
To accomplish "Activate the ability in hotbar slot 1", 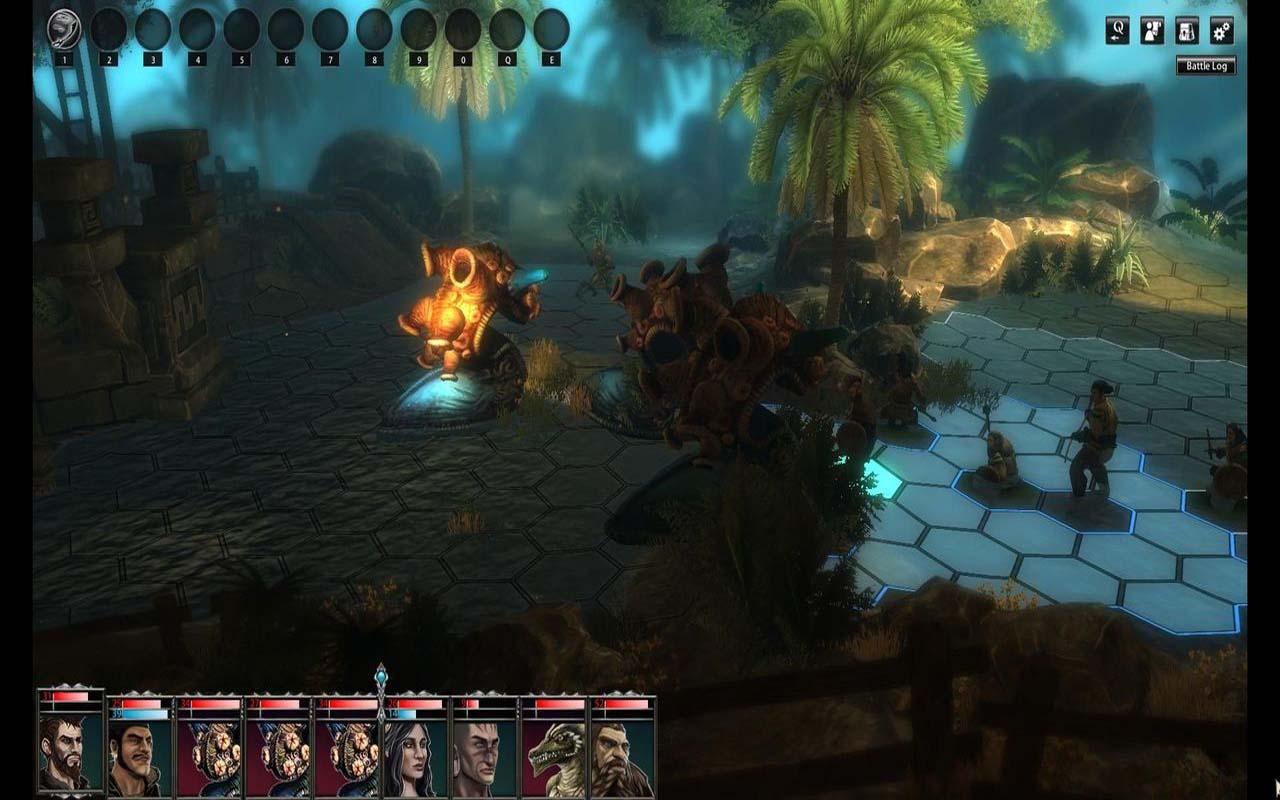I will [64, 30].
